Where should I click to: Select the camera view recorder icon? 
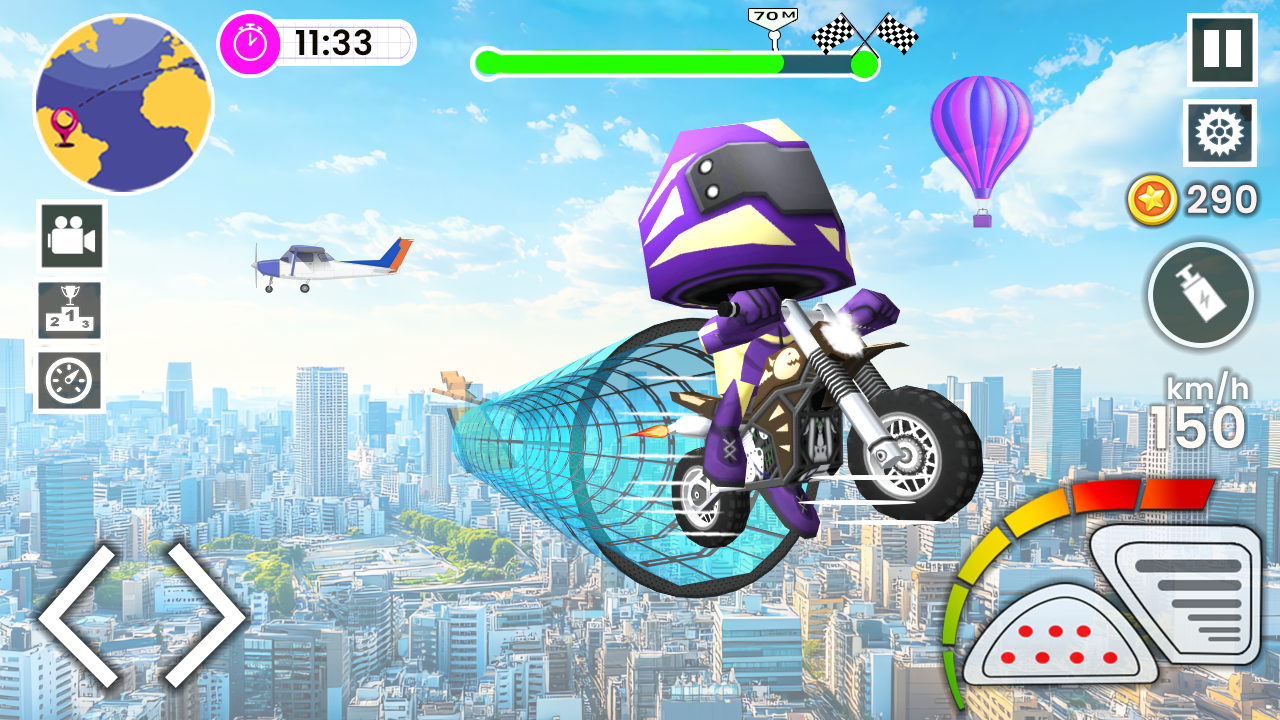(68, 237)
